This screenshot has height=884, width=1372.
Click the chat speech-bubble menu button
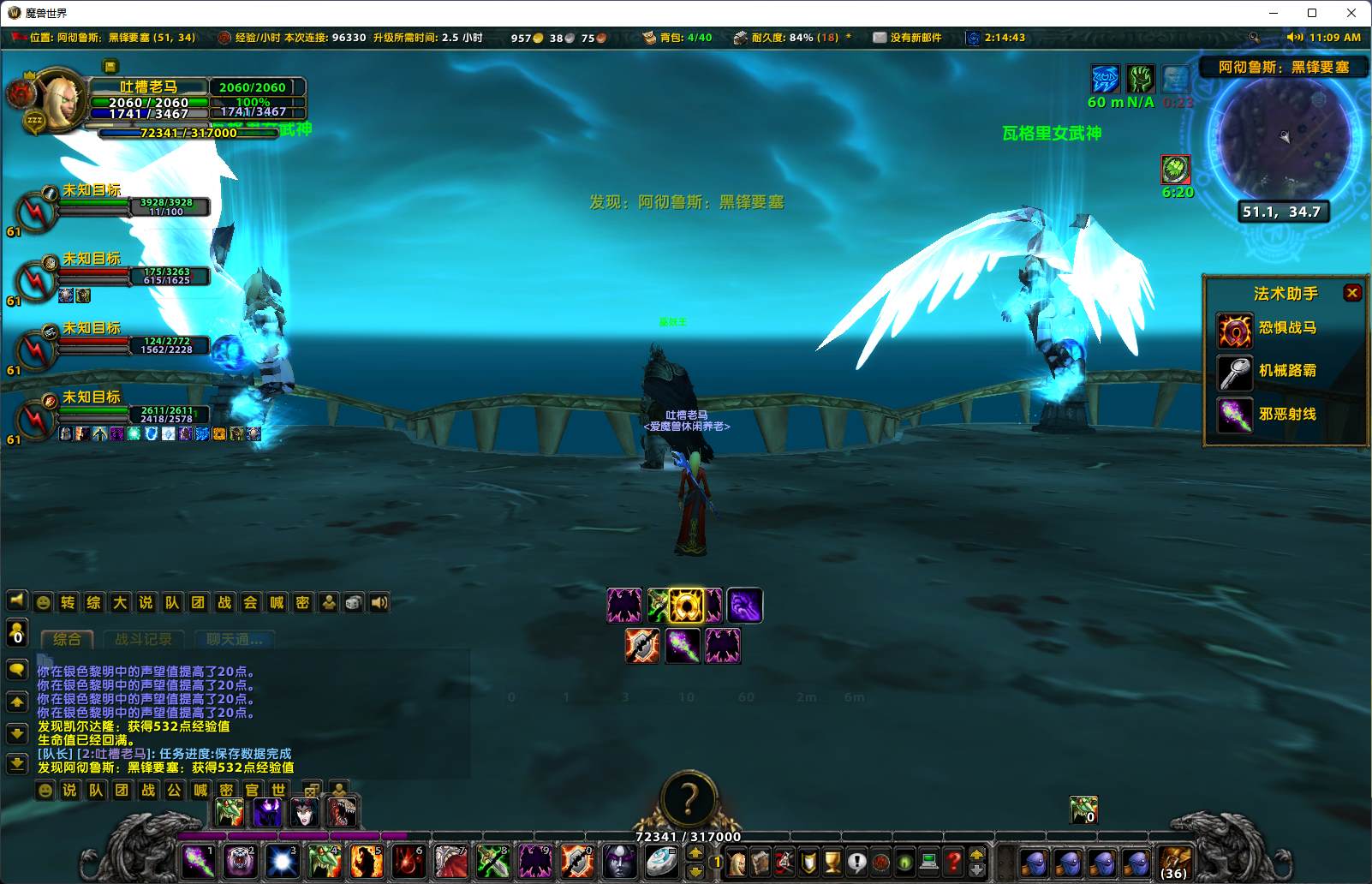coord(17,669)
